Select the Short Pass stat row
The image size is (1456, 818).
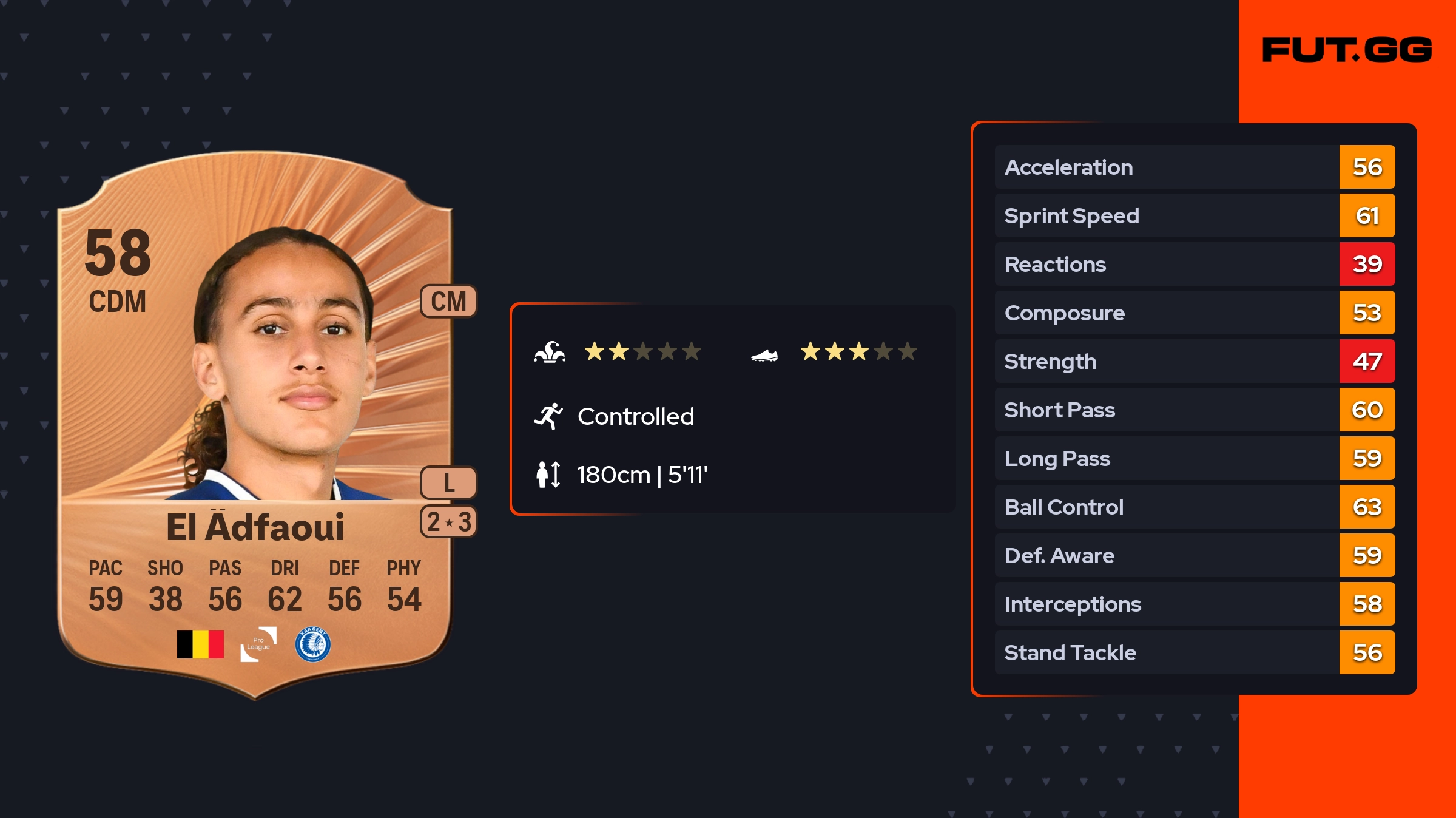(x=1194, y=410)
